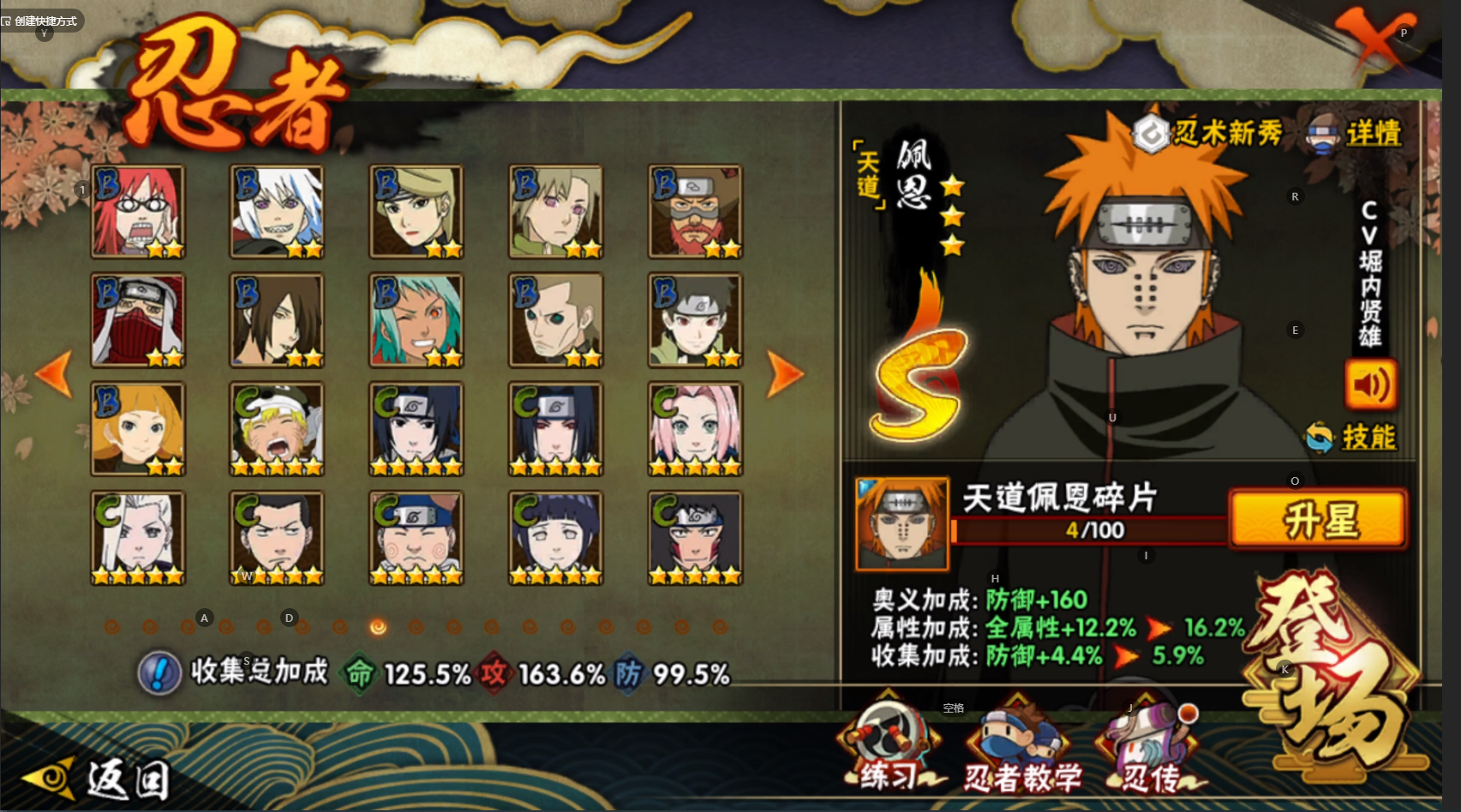
Task: Play the character voice speaker button
Action: pos(1370,386)
